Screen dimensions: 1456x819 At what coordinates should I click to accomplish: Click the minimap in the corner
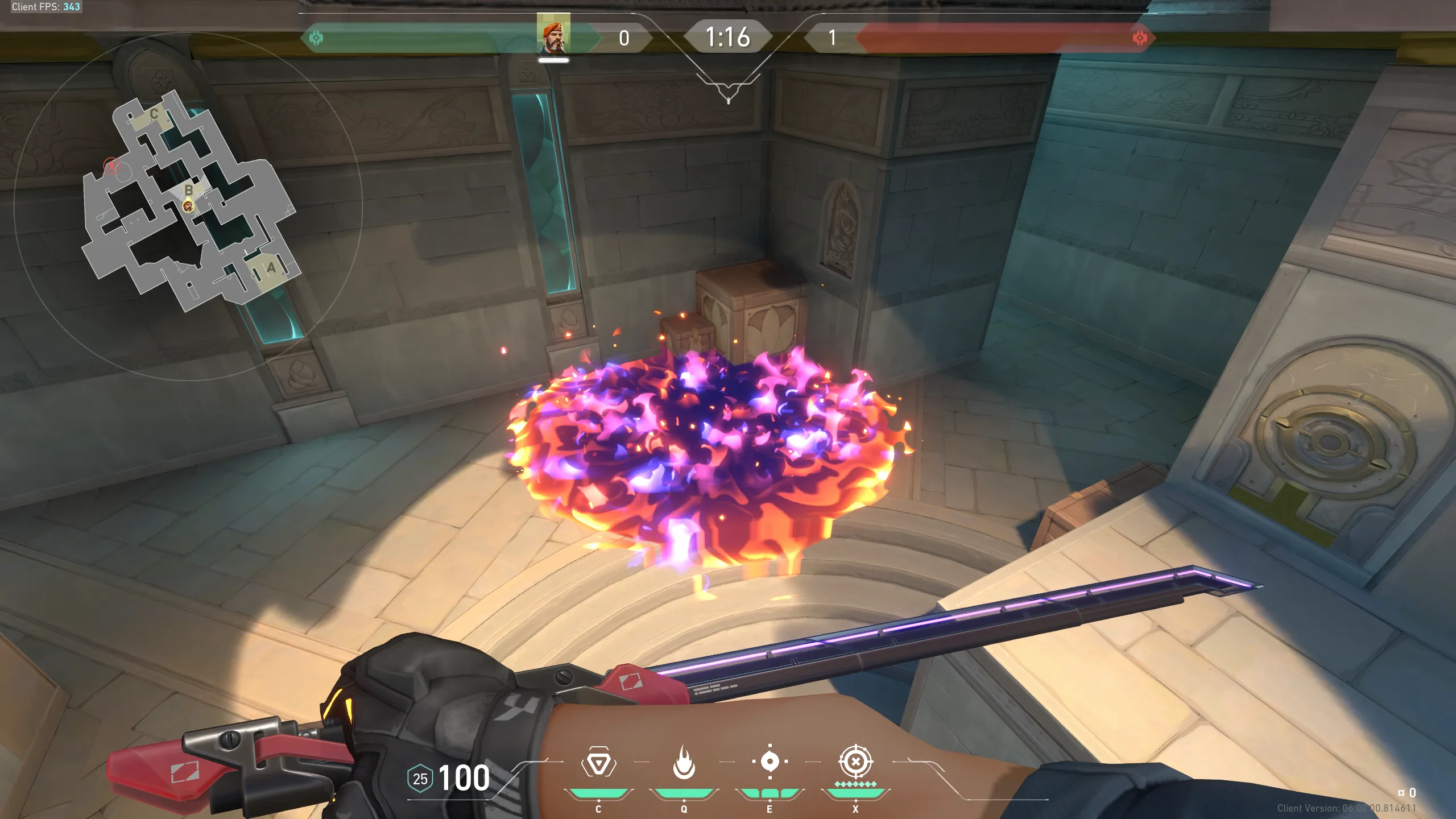pyautogui.click(x=189, y=205)
